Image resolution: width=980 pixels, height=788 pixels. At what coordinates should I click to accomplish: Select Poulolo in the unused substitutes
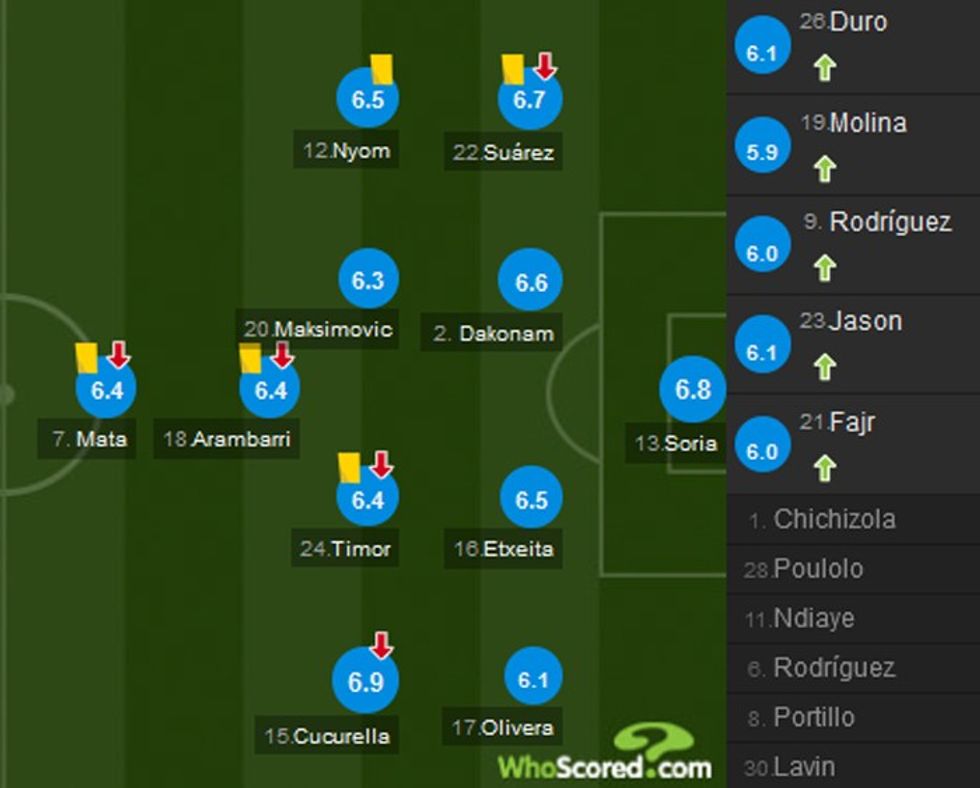click(817, 569)
